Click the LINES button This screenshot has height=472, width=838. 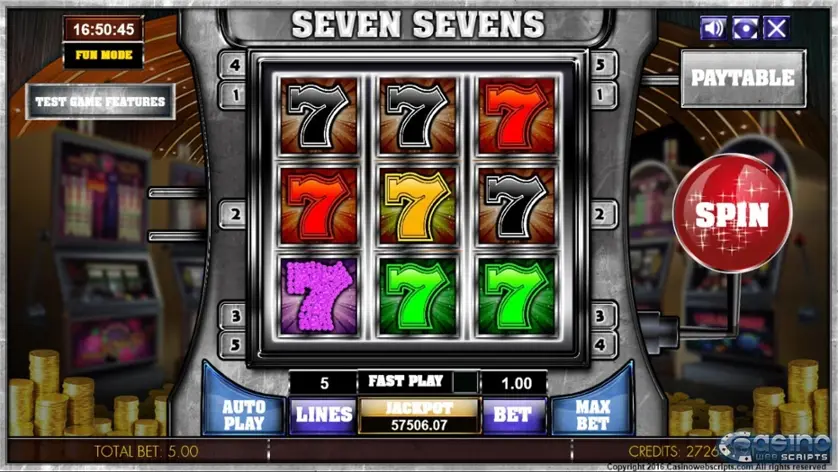(x=322, y=414)
